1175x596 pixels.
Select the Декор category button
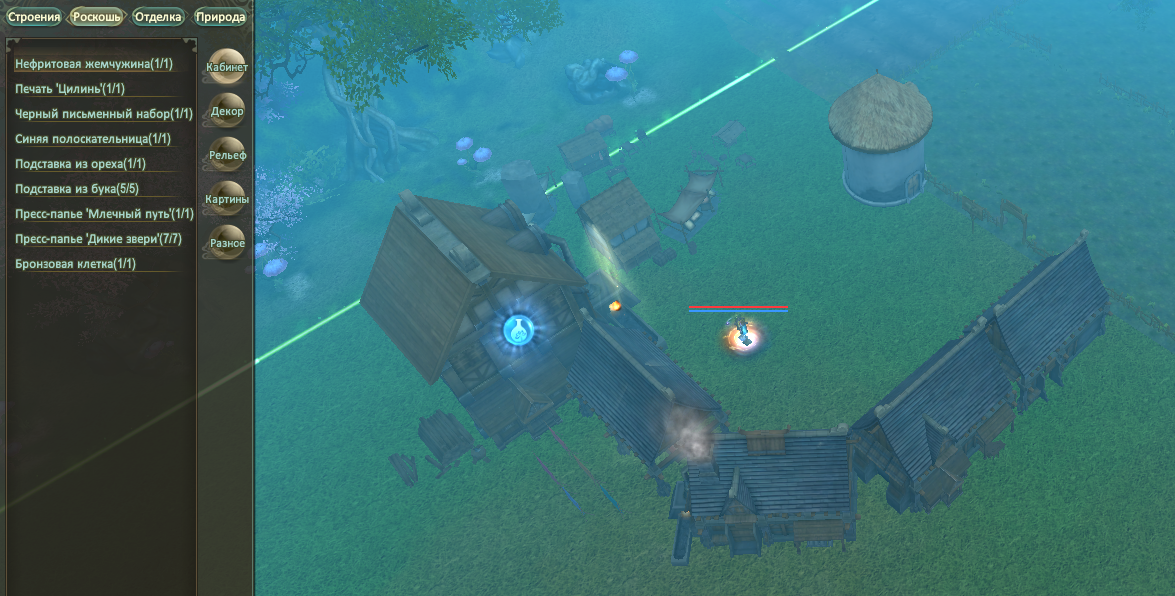(226, 111)
